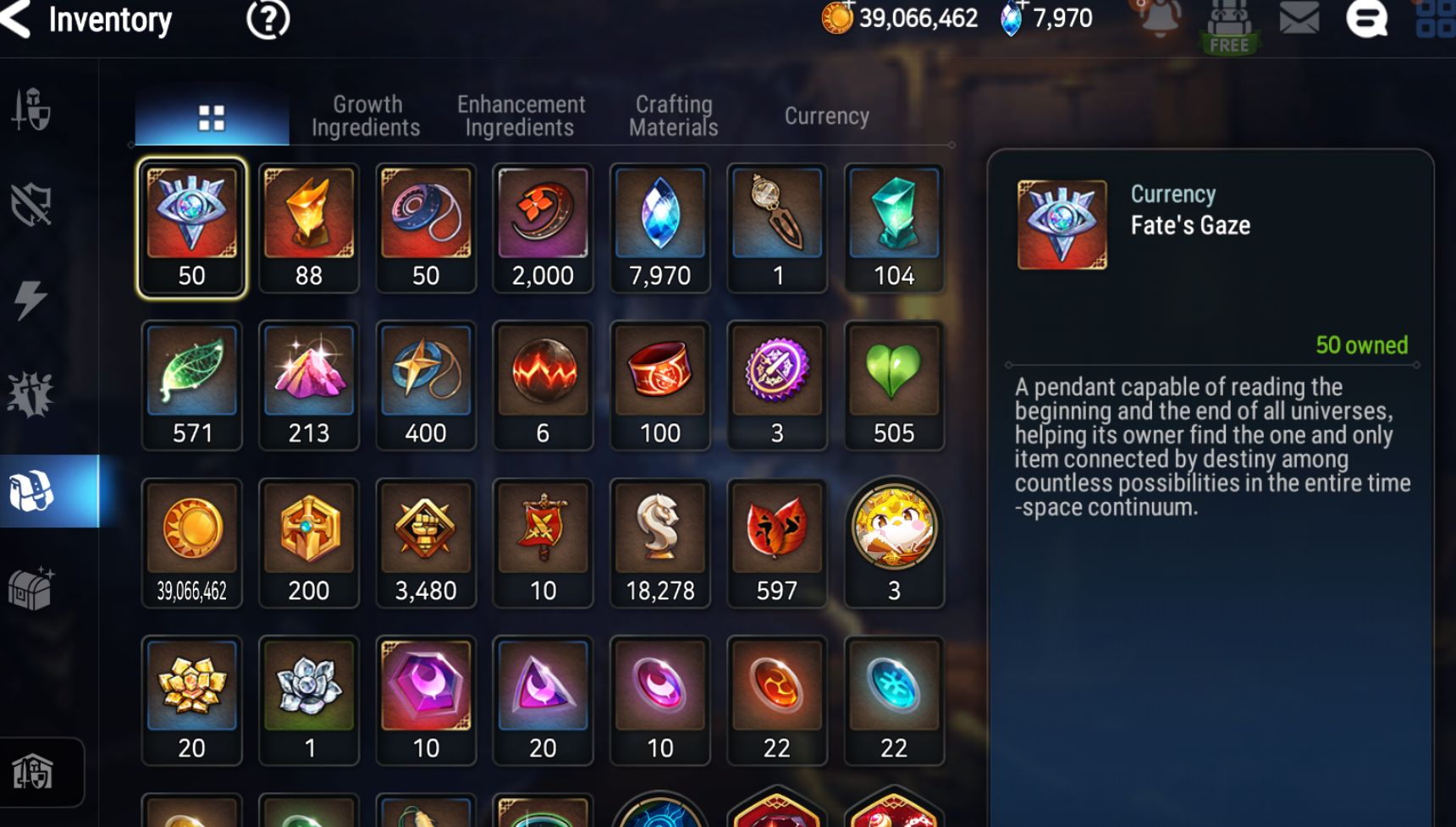Image resolution: width=1456 pixels, height=827 pixels.
Task: Select the Fate's Gaze item slot
Action: coord(192,228)
